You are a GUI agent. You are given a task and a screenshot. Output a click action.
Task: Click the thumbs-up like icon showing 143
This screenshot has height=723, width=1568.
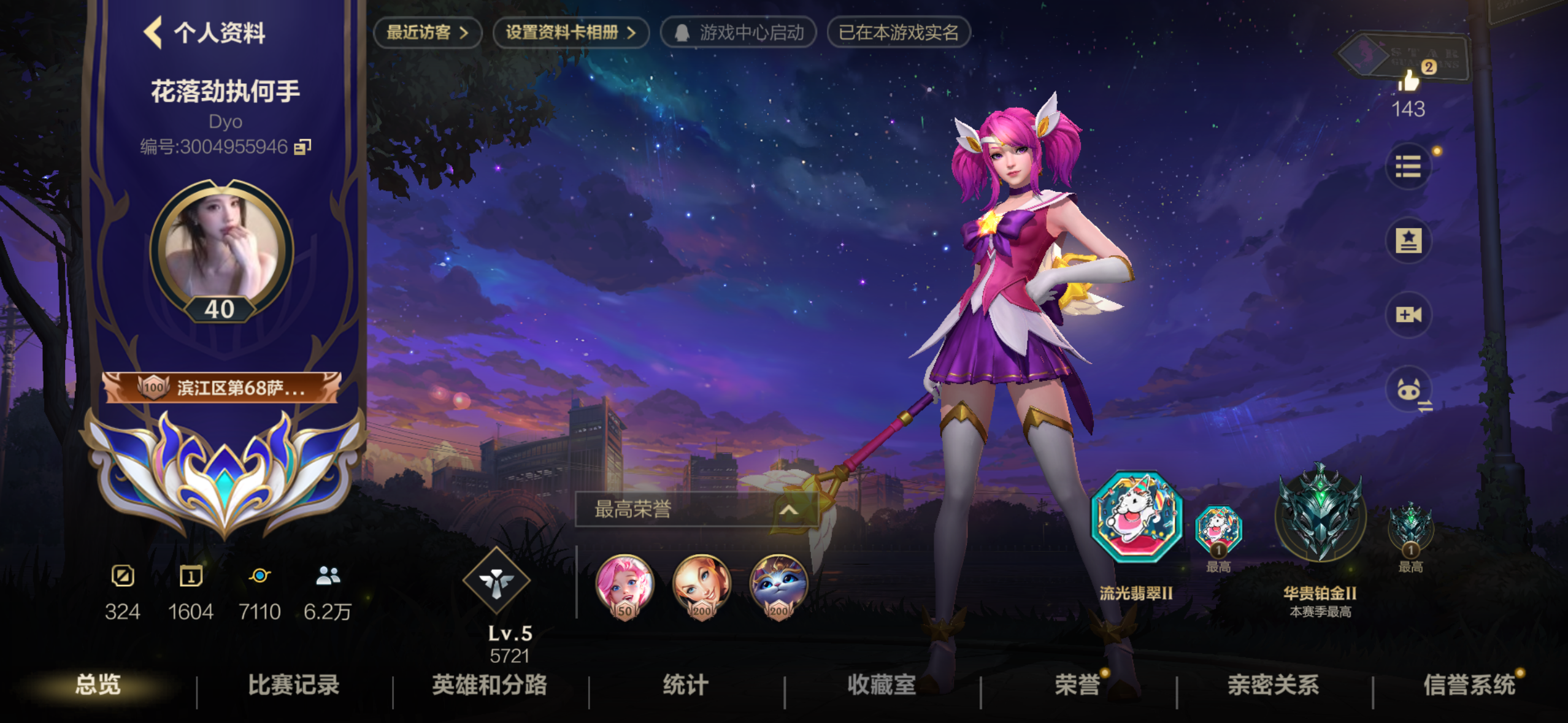(1409, 83)
